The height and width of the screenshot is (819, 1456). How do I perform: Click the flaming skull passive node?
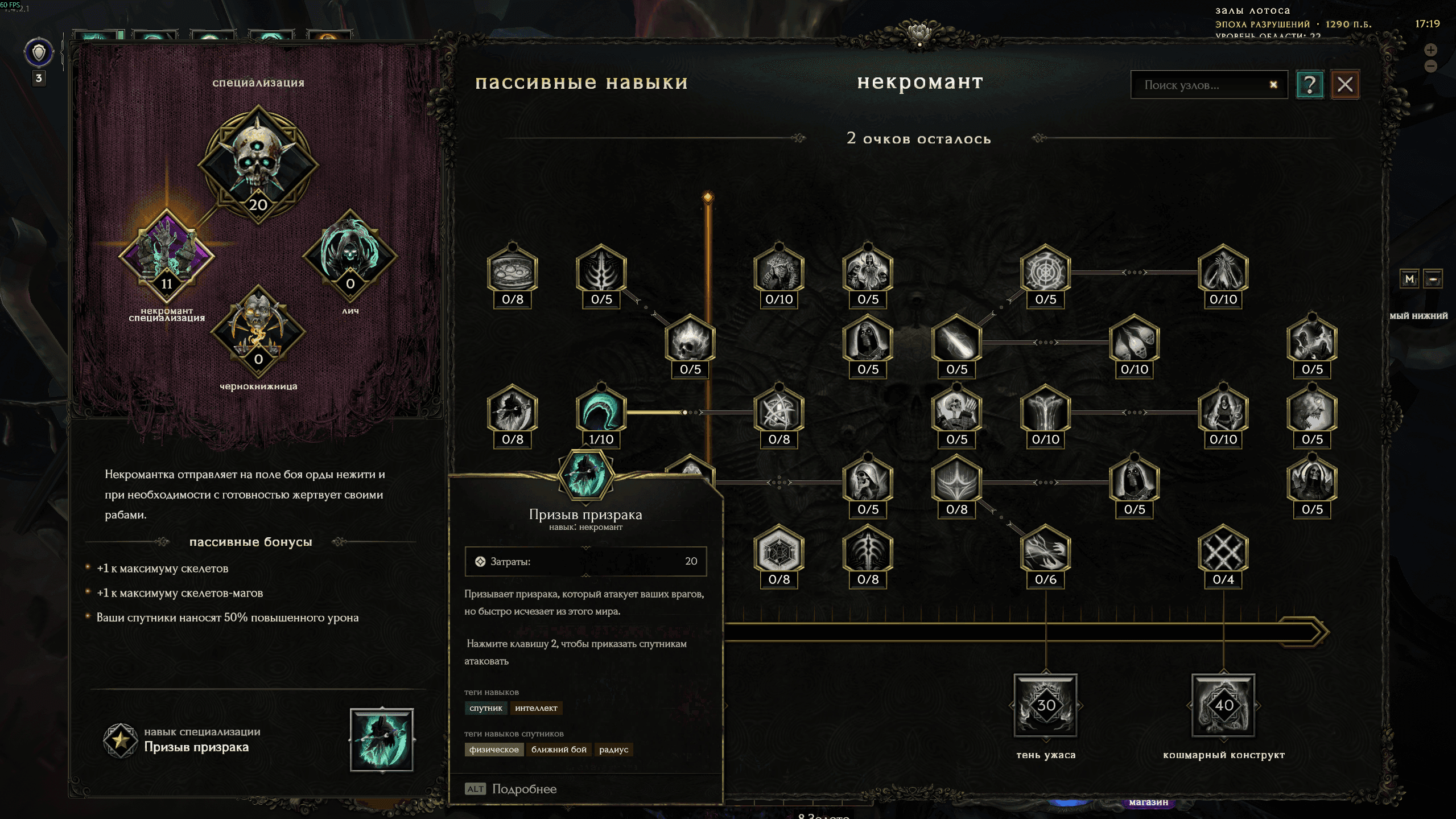click(x=690, y=341)
